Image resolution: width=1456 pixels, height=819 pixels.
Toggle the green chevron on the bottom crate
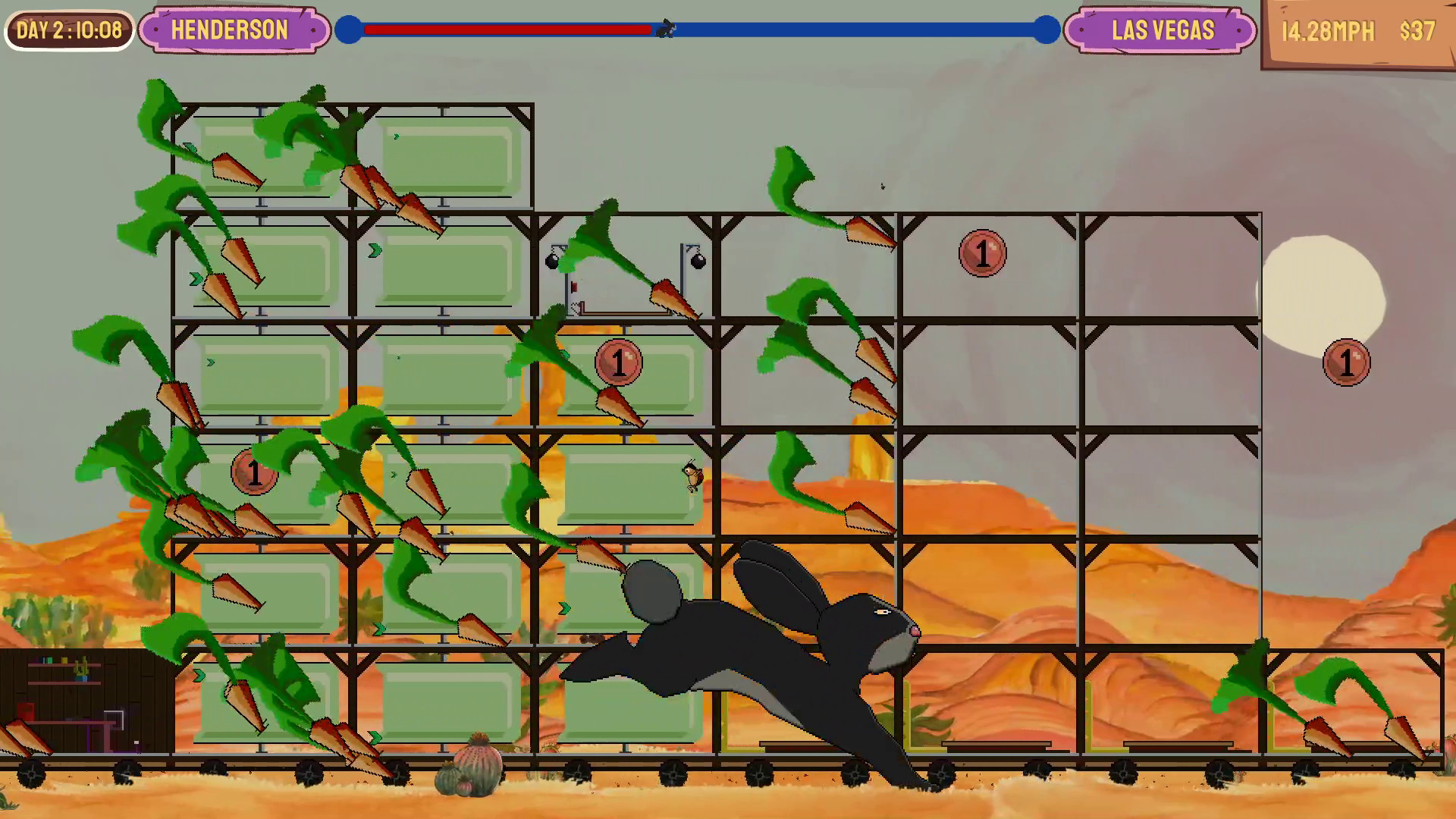coord(375,735)
